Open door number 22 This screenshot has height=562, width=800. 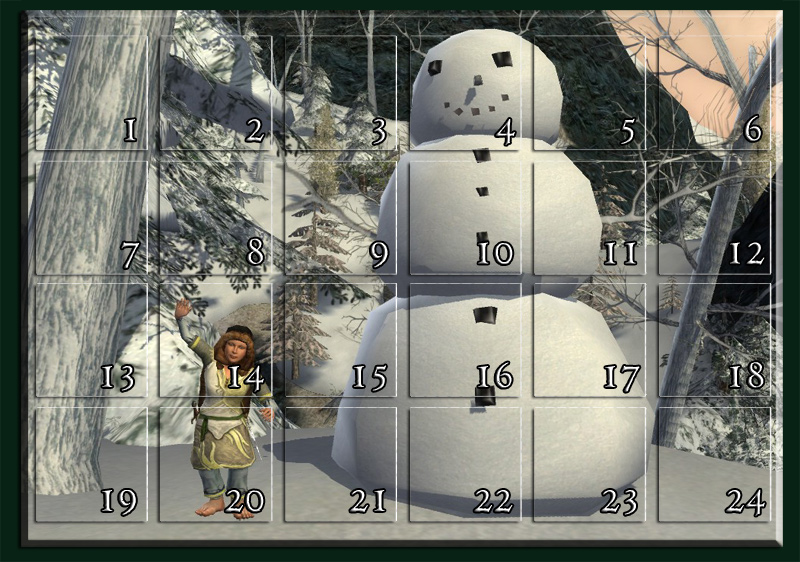point(465,465)
